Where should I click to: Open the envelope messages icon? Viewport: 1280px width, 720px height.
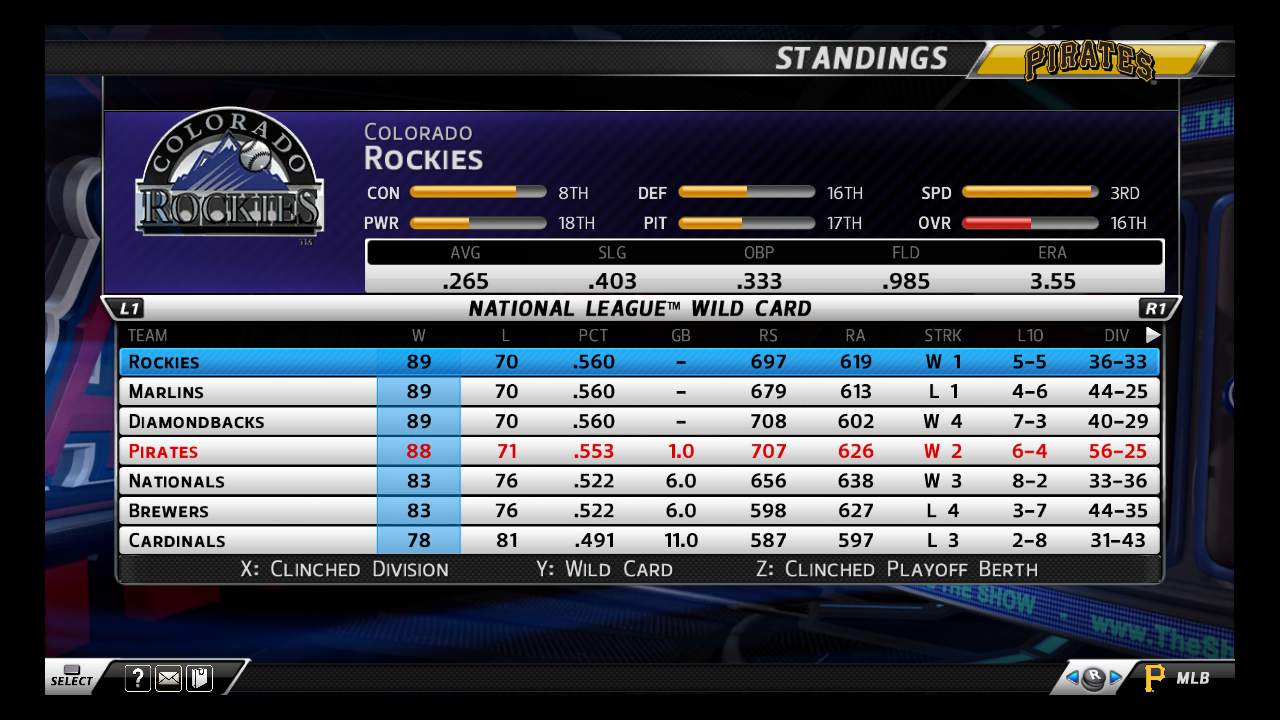click(x=169, y=679)
